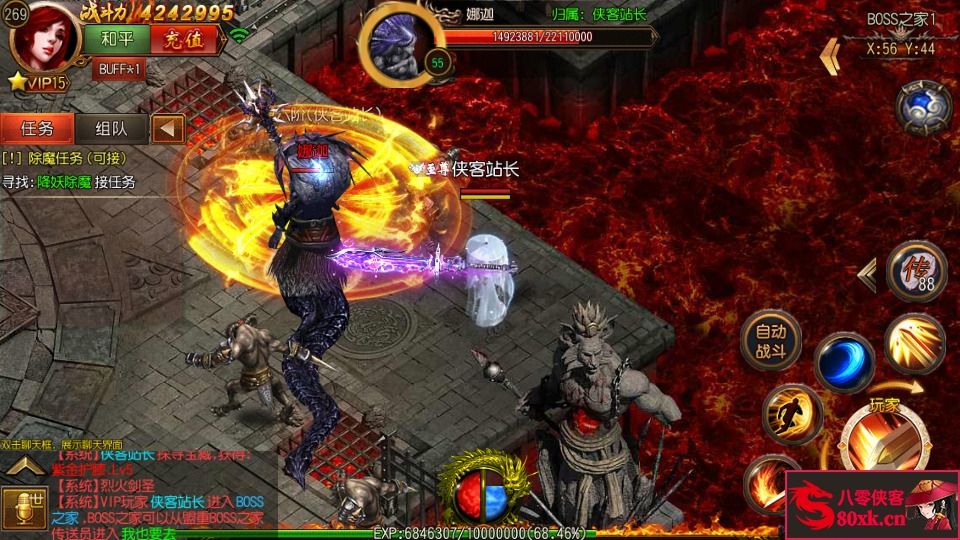Open the circular map button under coordinates
Image resolution: width=960 pixels, height=540 pixels.
pos(922,108)
